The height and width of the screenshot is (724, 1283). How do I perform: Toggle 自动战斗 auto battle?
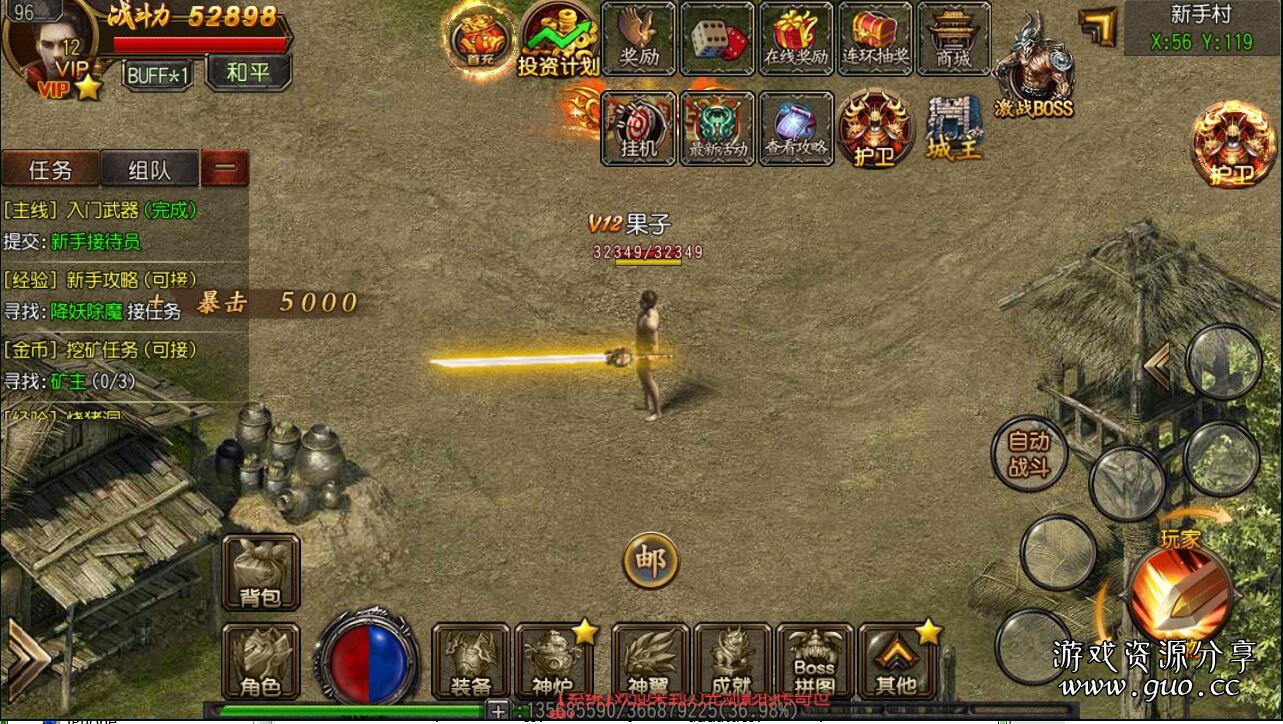(1029, 454)
